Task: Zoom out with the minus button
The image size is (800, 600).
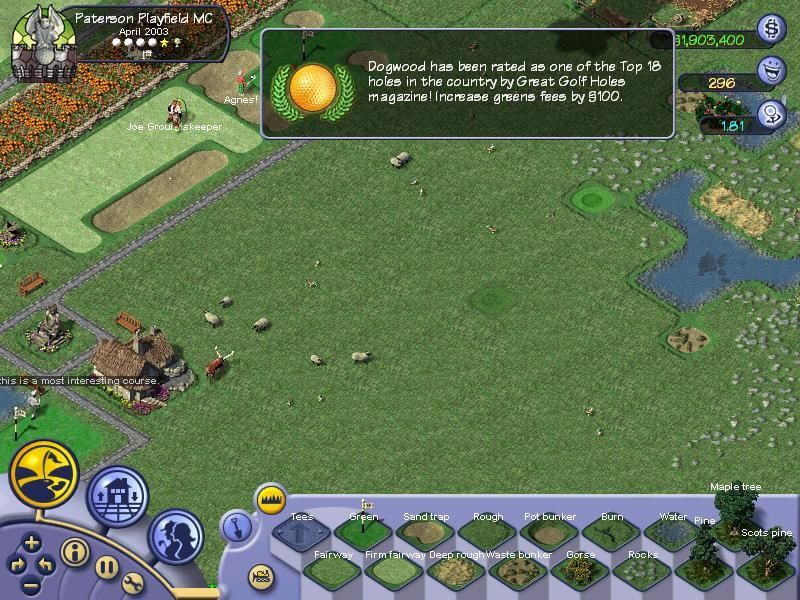Action: (x=32, y=585)
